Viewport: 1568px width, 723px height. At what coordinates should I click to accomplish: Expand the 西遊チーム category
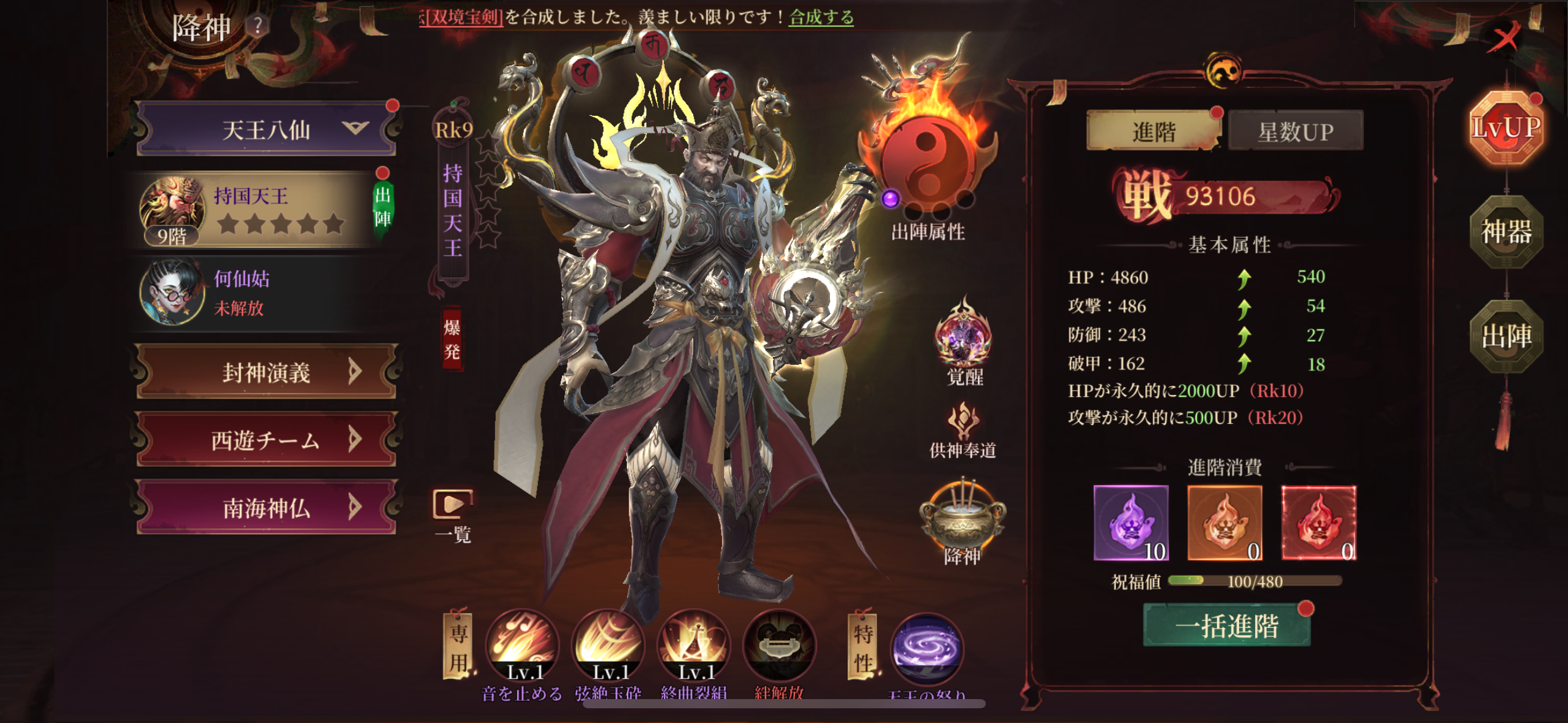tap(265, 440)
